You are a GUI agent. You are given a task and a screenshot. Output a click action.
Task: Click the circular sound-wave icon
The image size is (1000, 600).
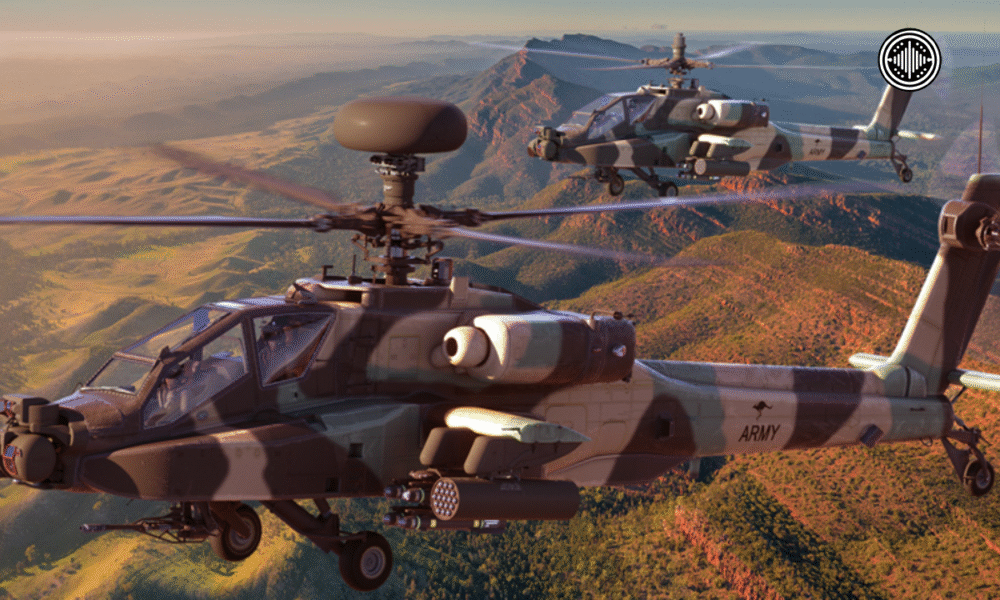point(909,59)
